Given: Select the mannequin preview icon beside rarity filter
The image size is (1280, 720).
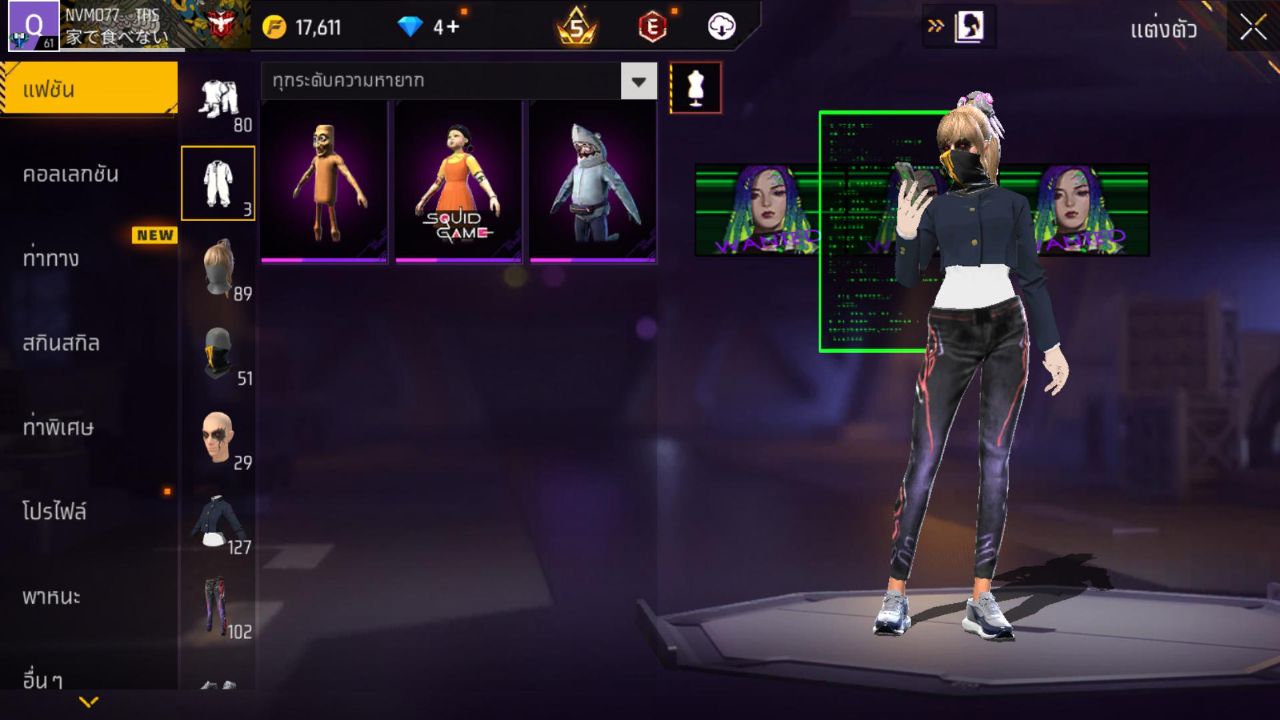Looking at the screenshot, I should pyautogui.click(x=696, y=88).
